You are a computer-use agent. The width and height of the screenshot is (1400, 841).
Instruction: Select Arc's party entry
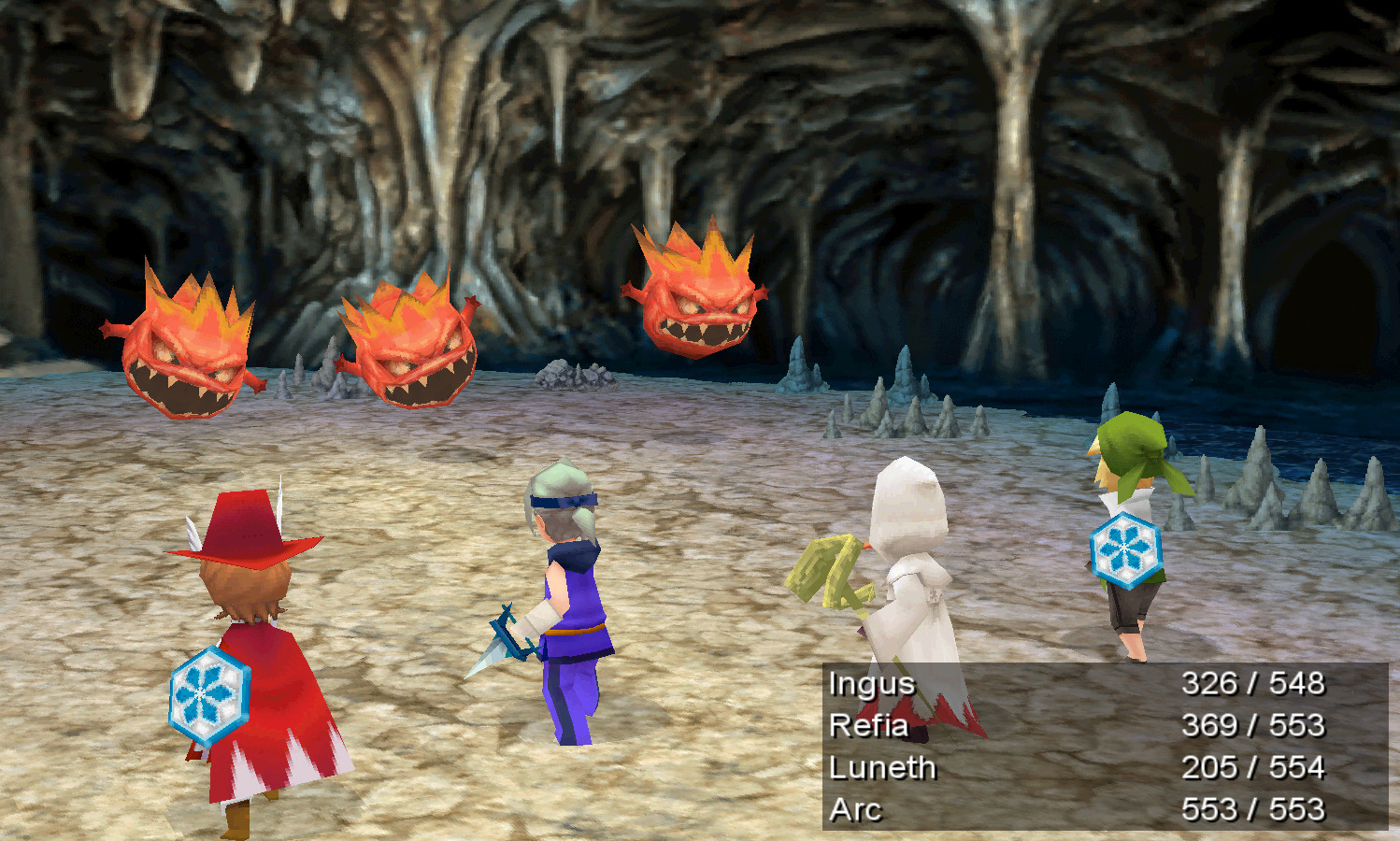click(855, 809)
